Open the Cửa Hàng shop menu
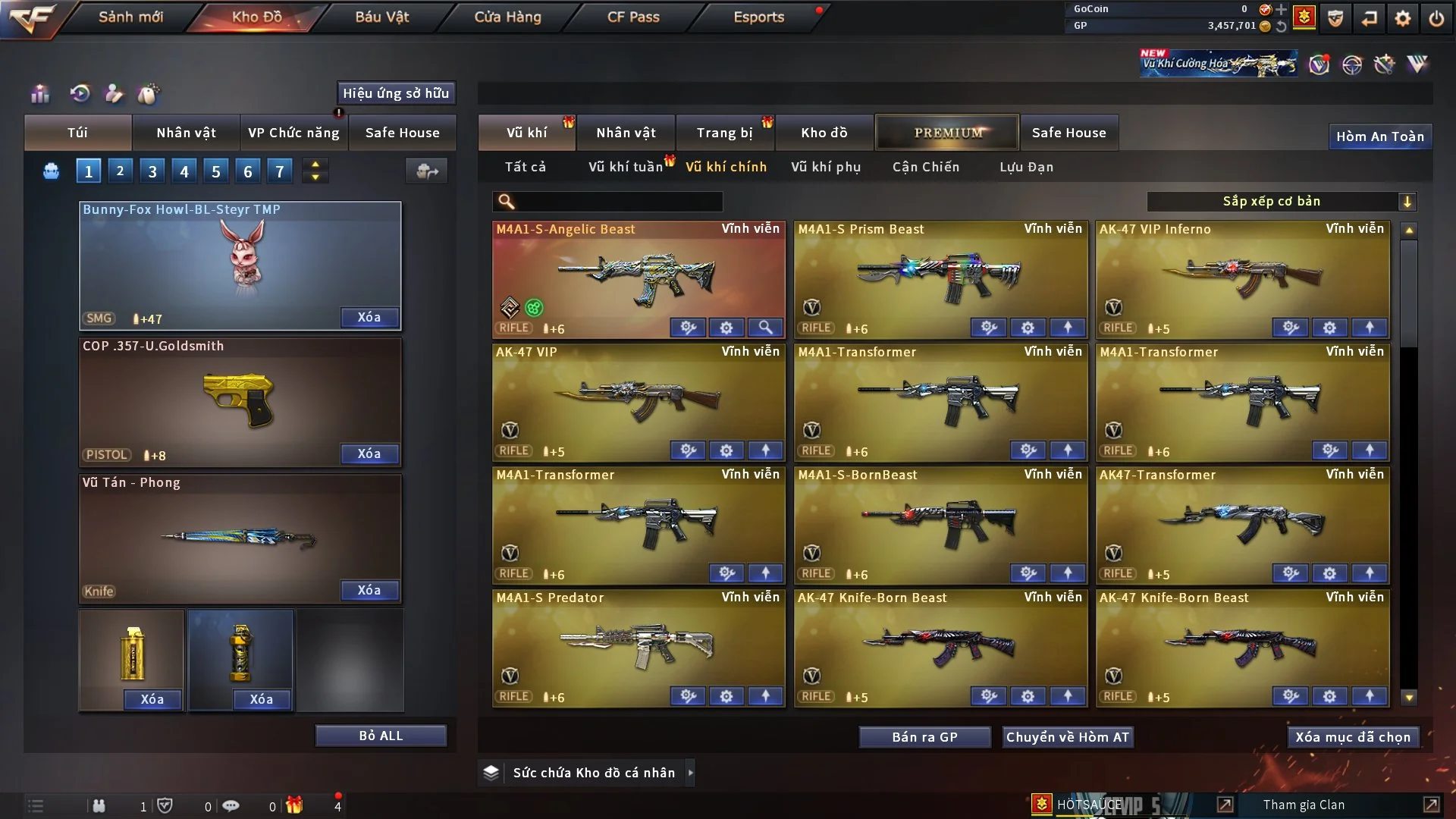 point(507,17)
